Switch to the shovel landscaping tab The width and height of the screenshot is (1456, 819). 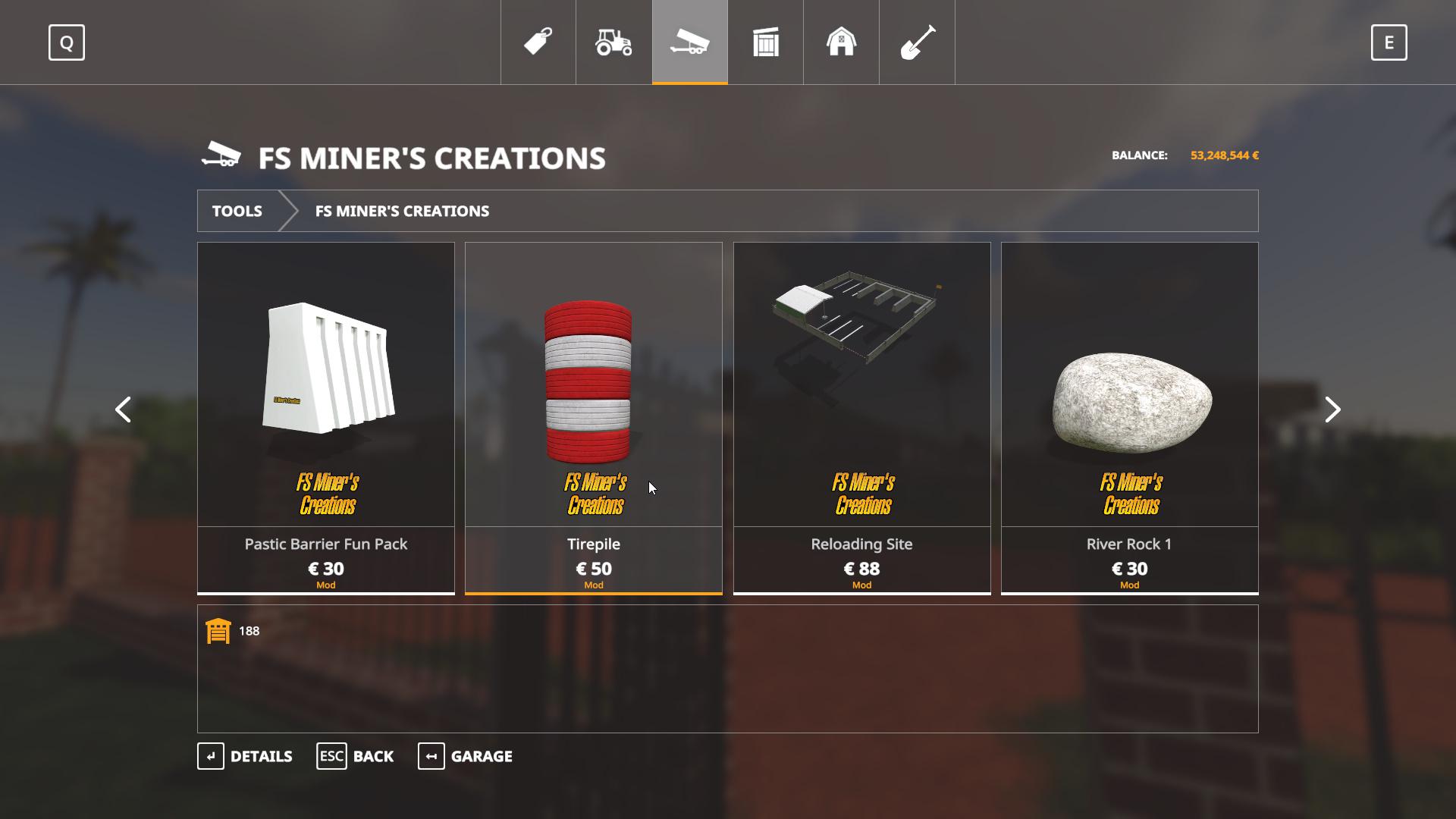pos(917,42)
